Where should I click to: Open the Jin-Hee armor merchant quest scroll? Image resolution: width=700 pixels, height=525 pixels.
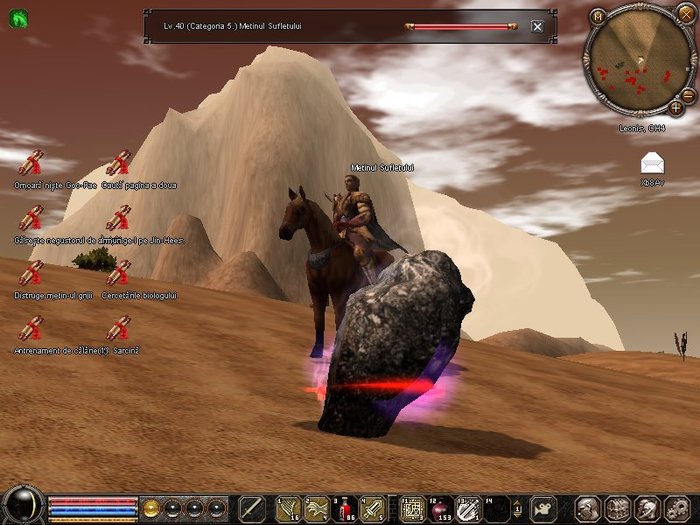coord(32,218)
